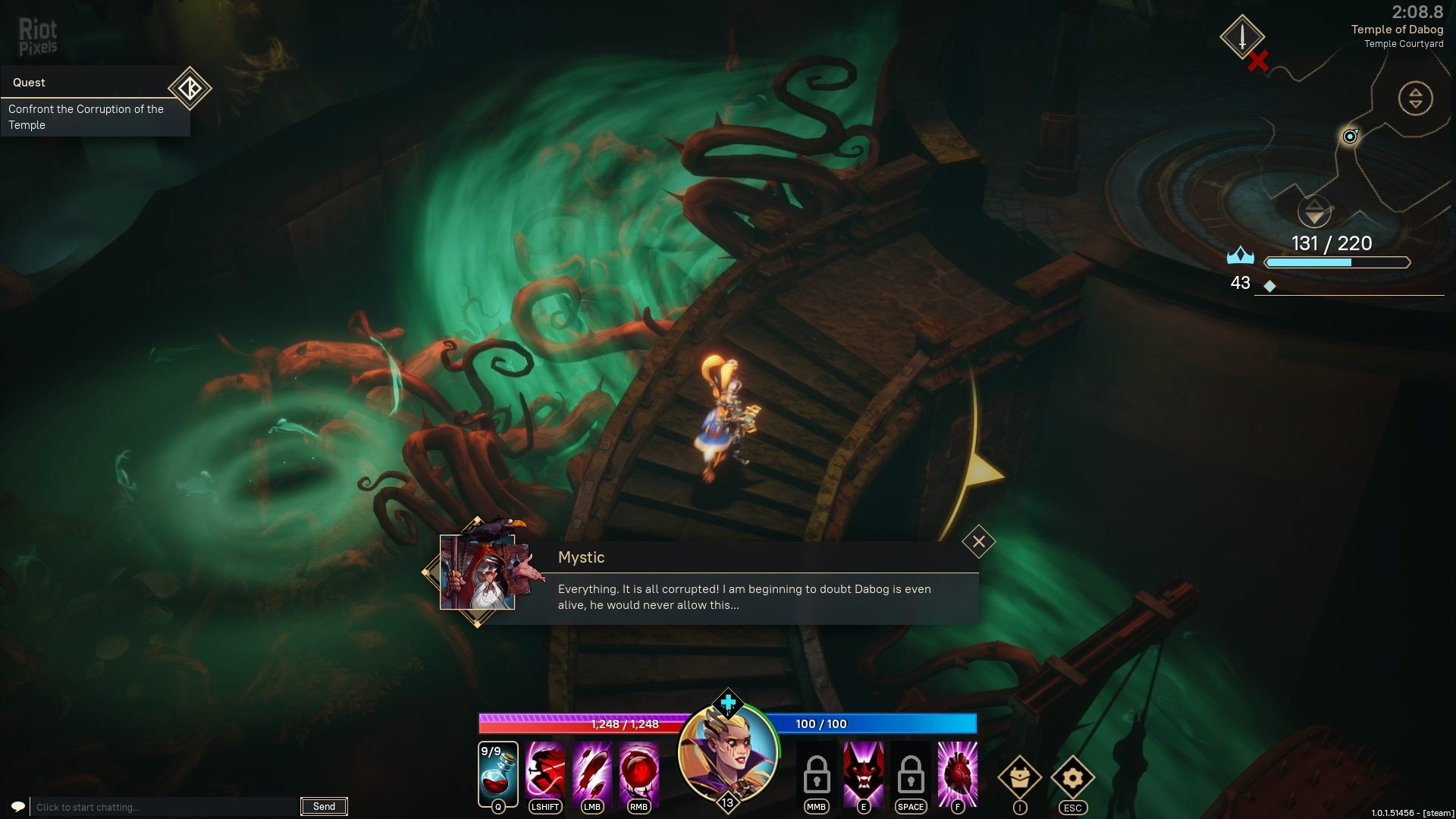
Task: Use the bleeding heart ability
Action: (957, 773)
